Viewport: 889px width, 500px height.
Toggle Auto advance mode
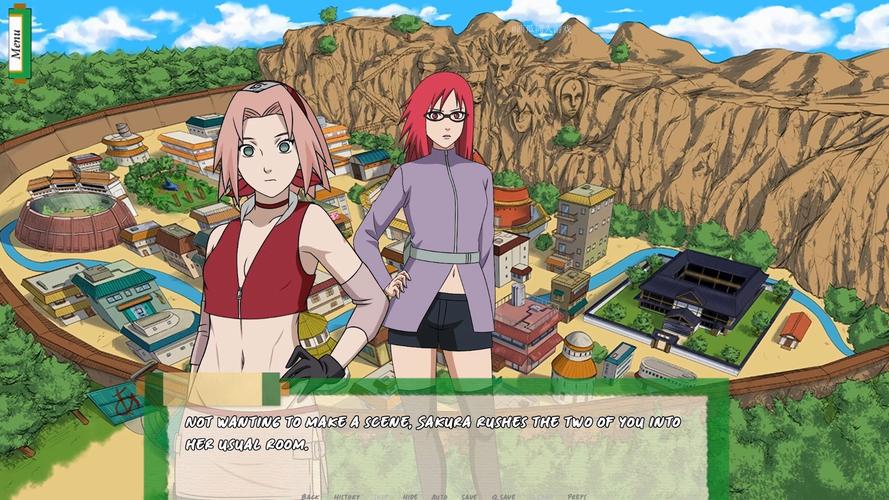pyautogui.click(x=439, y=496)
